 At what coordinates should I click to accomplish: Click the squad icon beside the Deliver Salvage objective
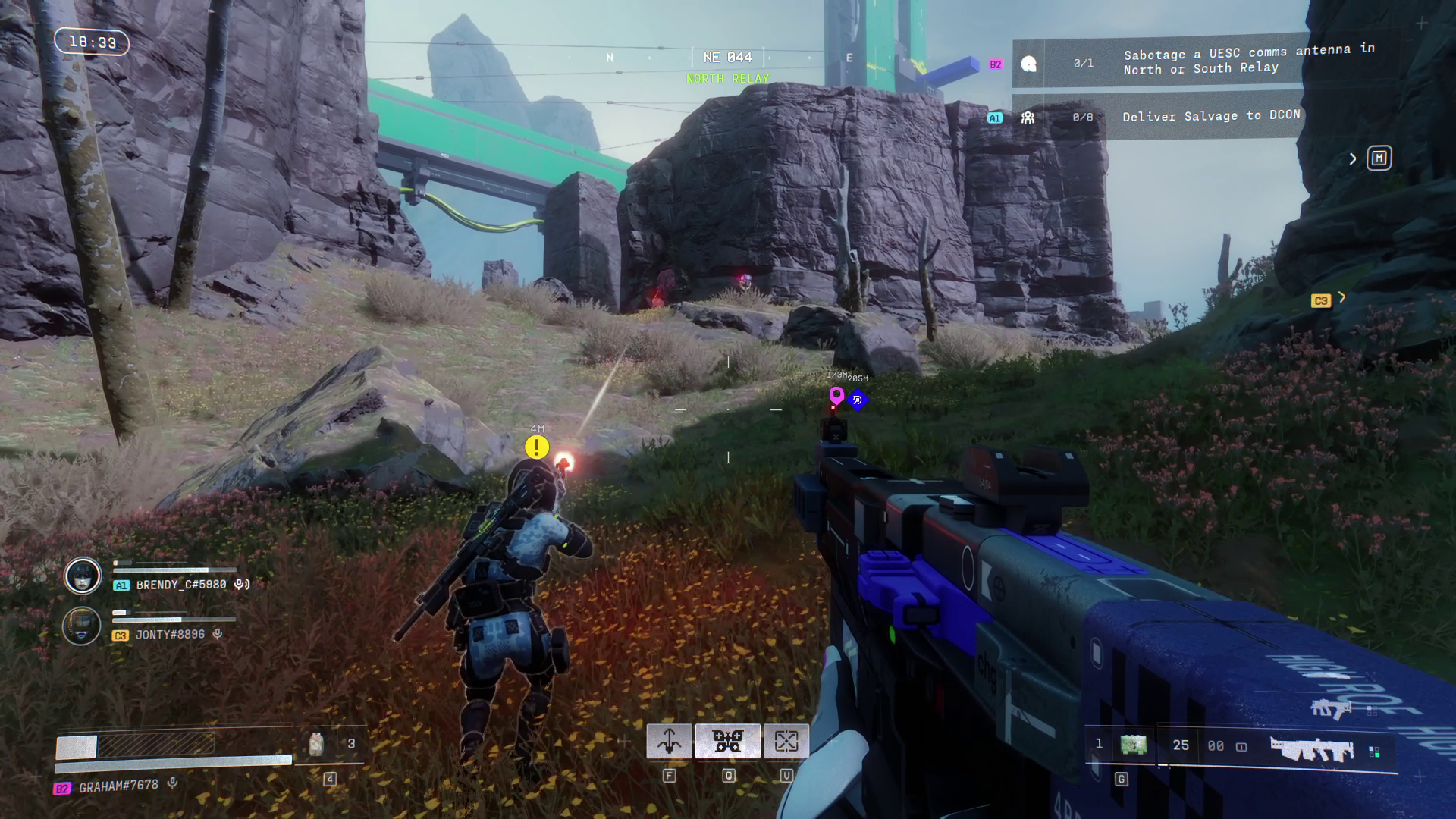(x=1029, y=116)
